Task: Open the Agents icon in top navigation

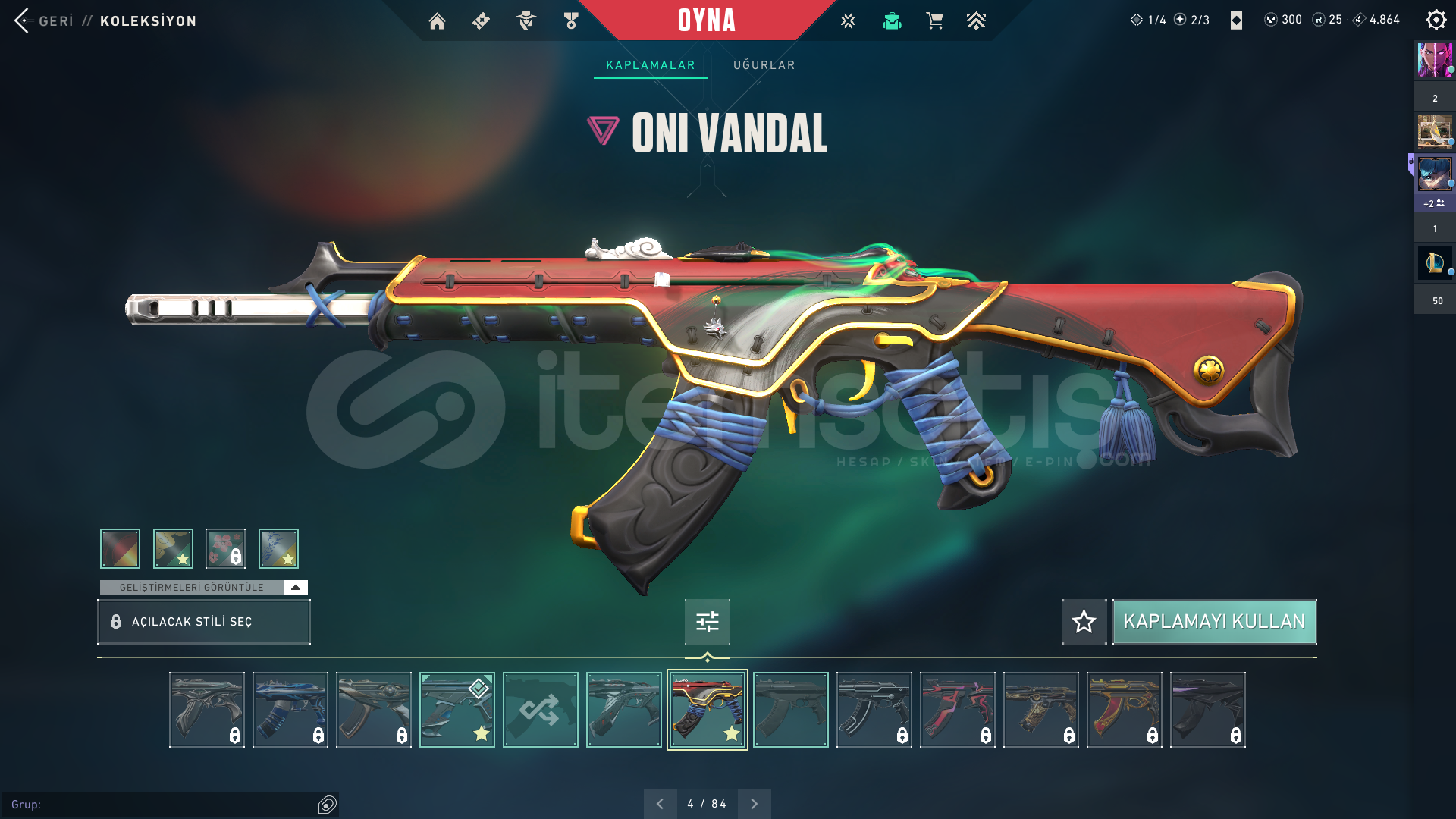Action: click(526, 21)
